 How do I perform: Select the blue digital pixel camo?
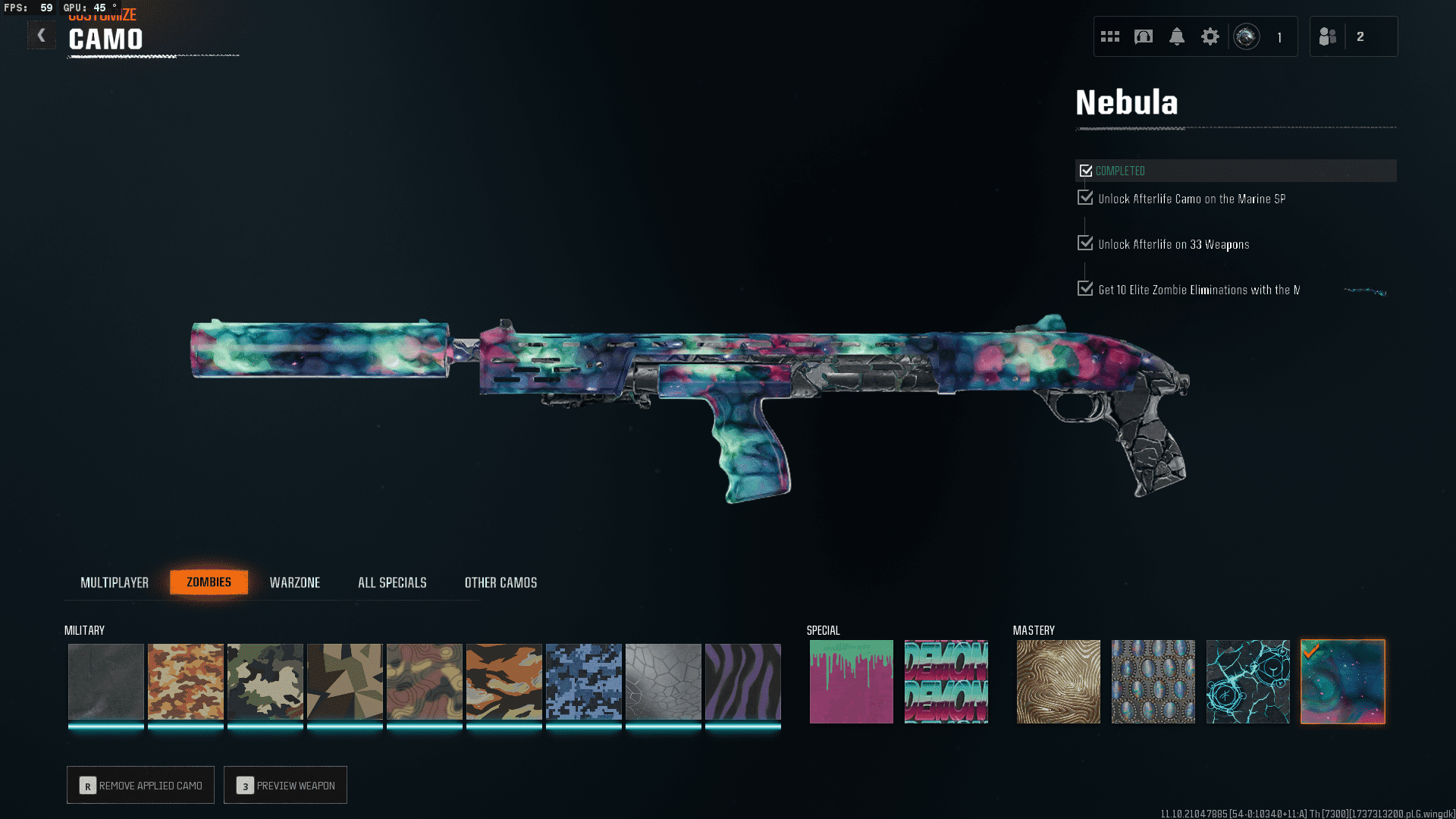tap(584, 681)
